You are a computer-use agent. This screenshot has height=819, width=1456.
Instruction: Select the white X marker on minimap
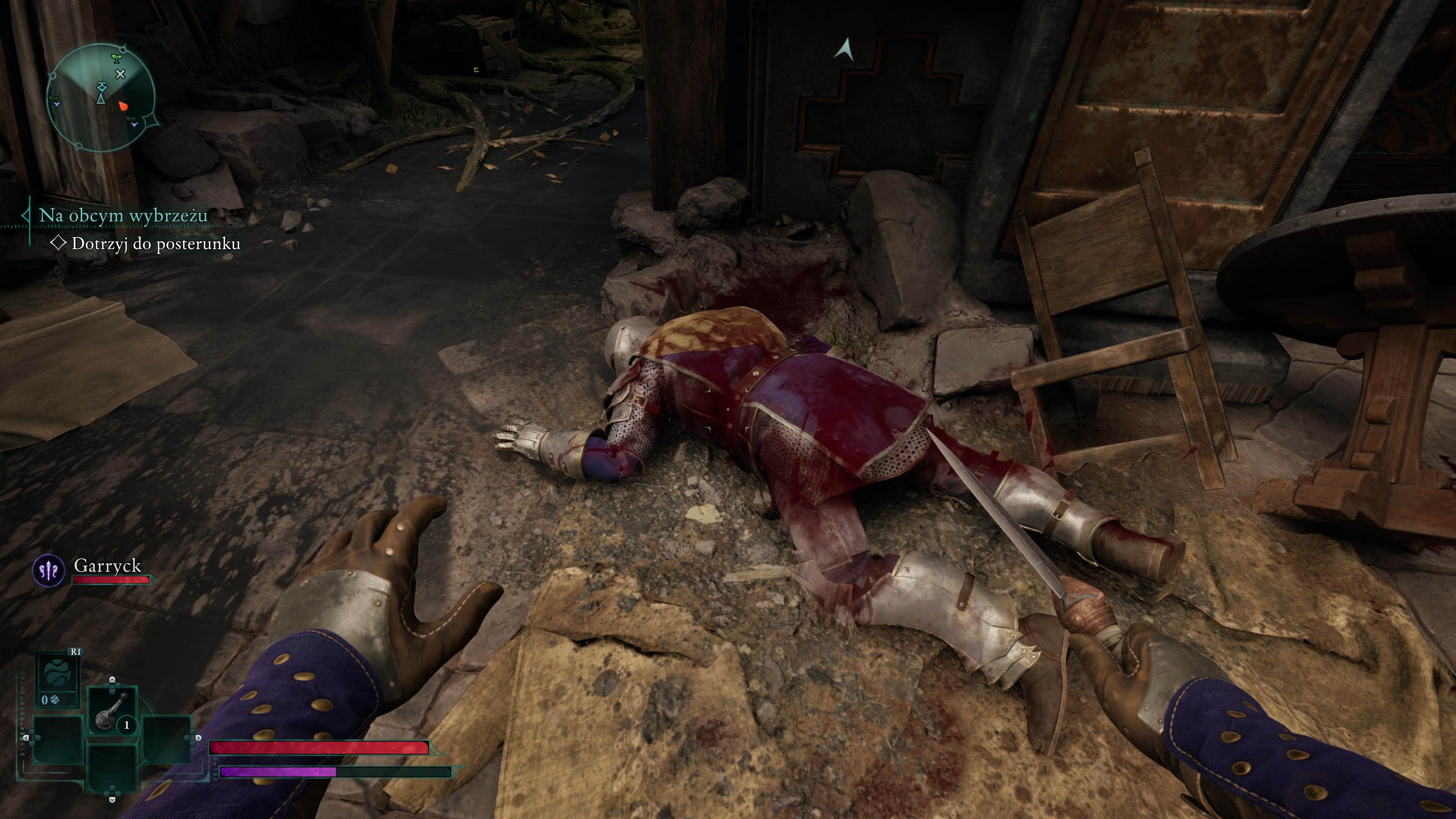[121, 74]
